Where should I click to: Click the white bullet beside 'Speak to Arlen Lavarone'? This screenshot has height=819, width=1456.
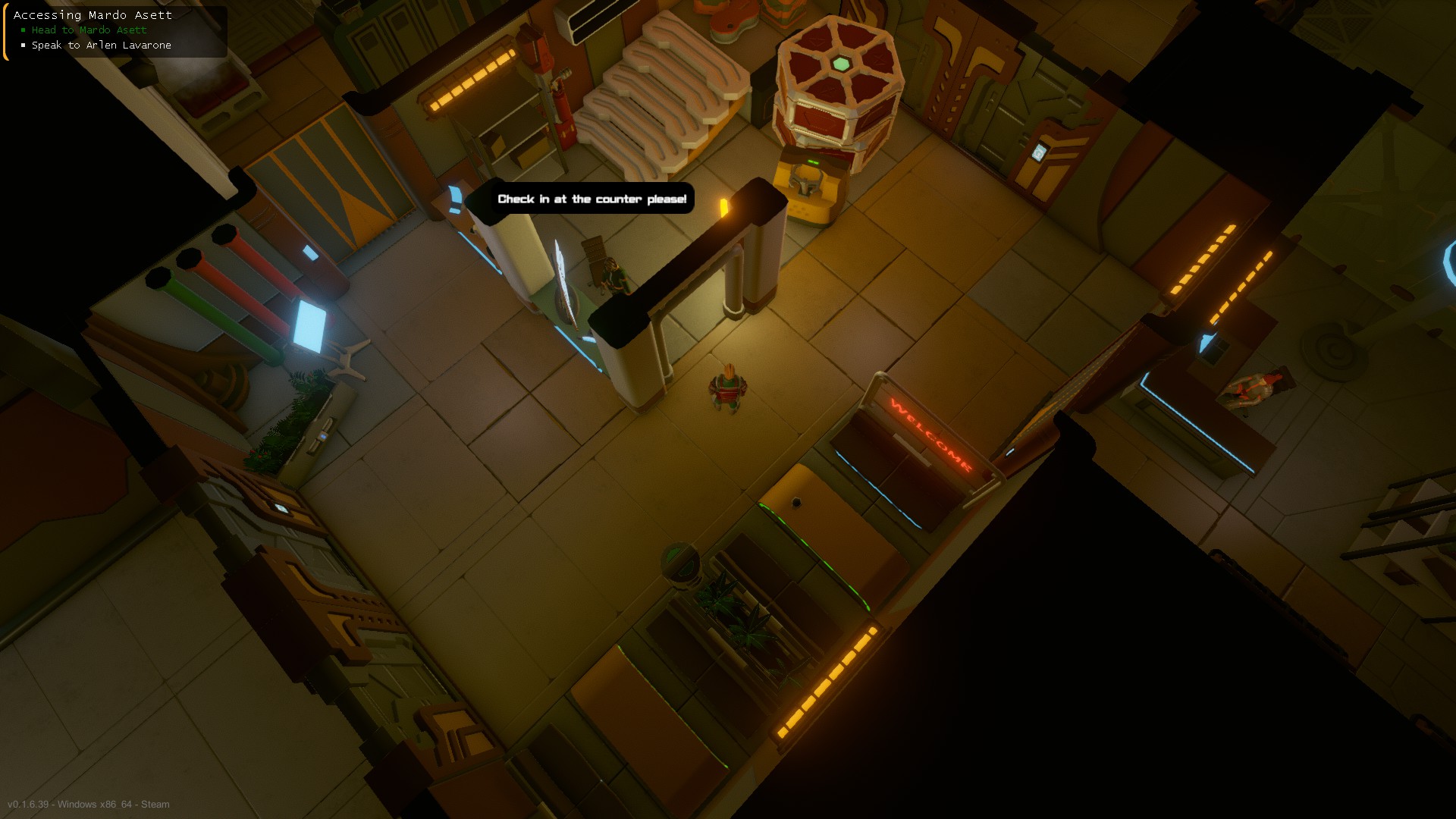pos(23,45)
